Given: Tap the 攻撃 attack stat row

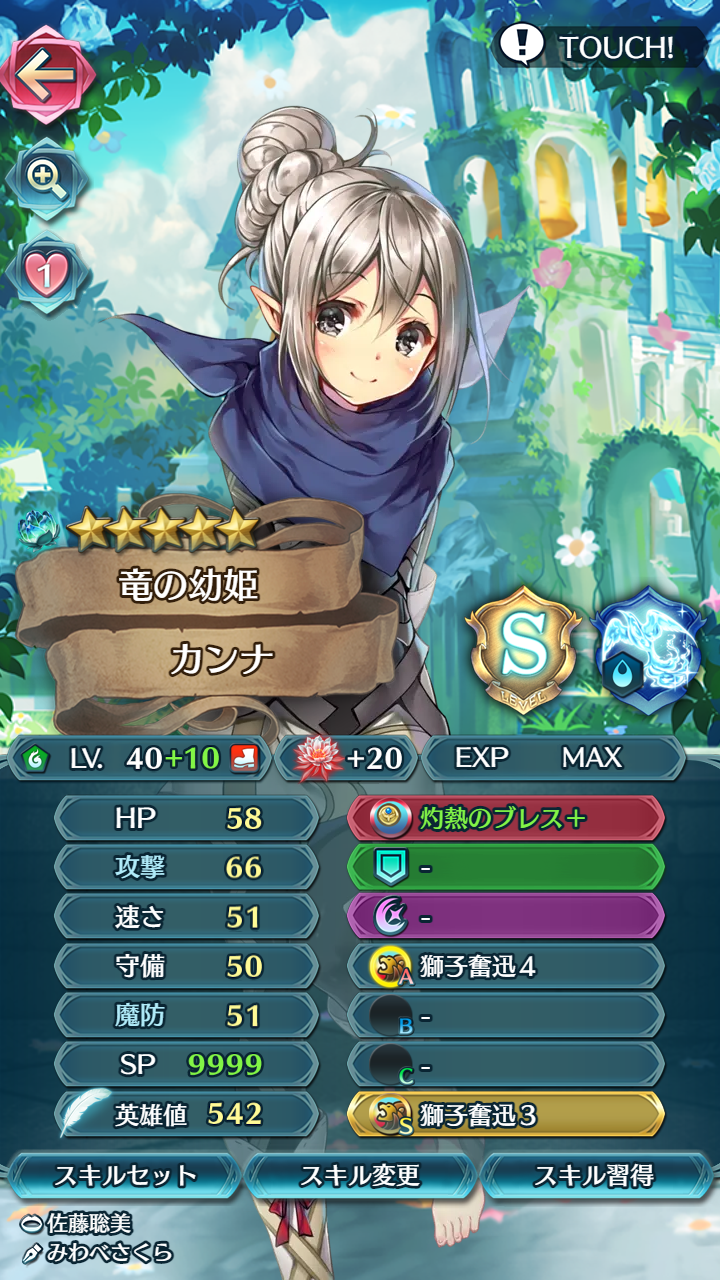Looking at the screenshot, I should click(187, 868).
